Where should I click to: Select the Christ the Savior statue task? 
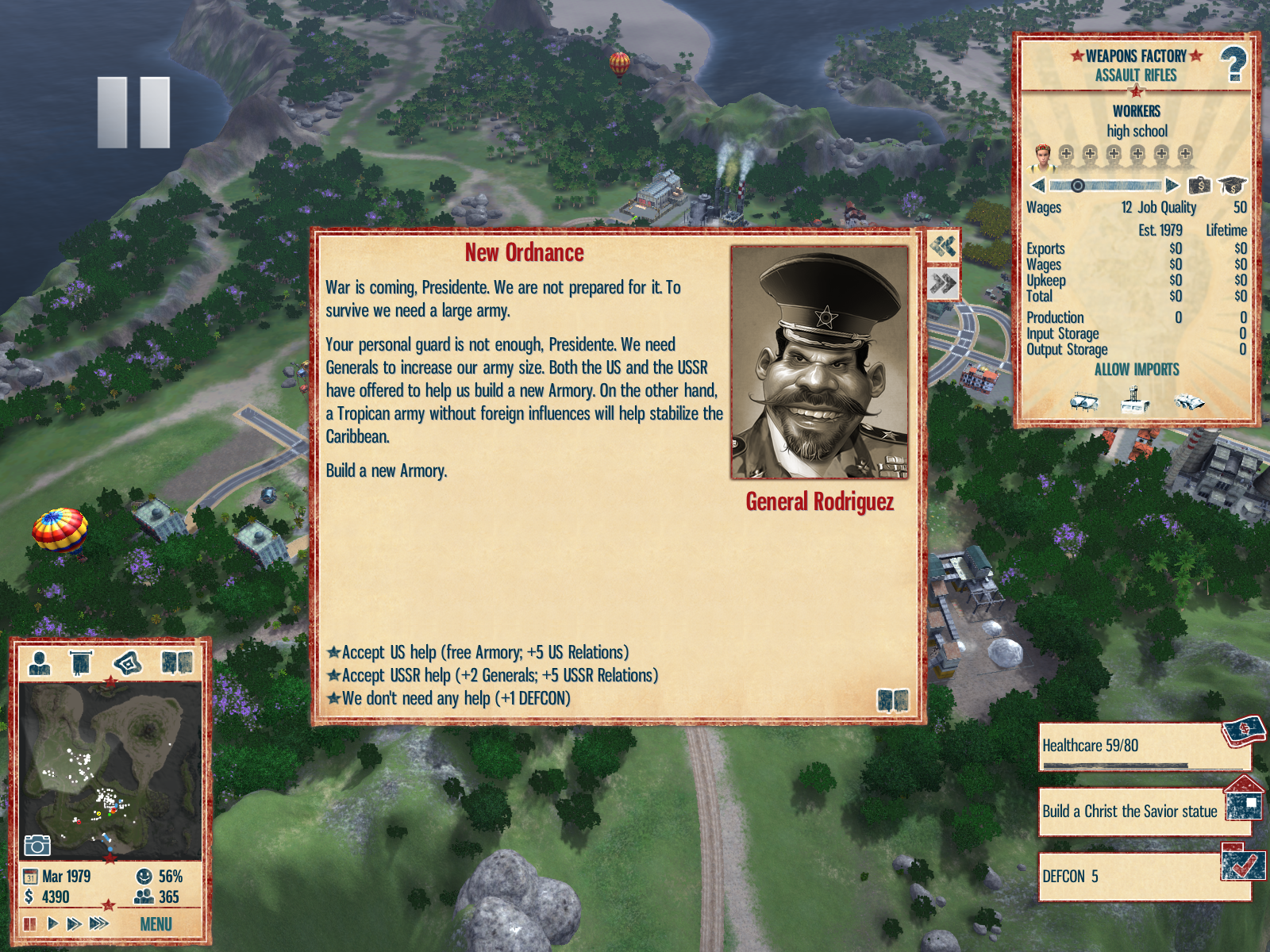(1130, 812)
